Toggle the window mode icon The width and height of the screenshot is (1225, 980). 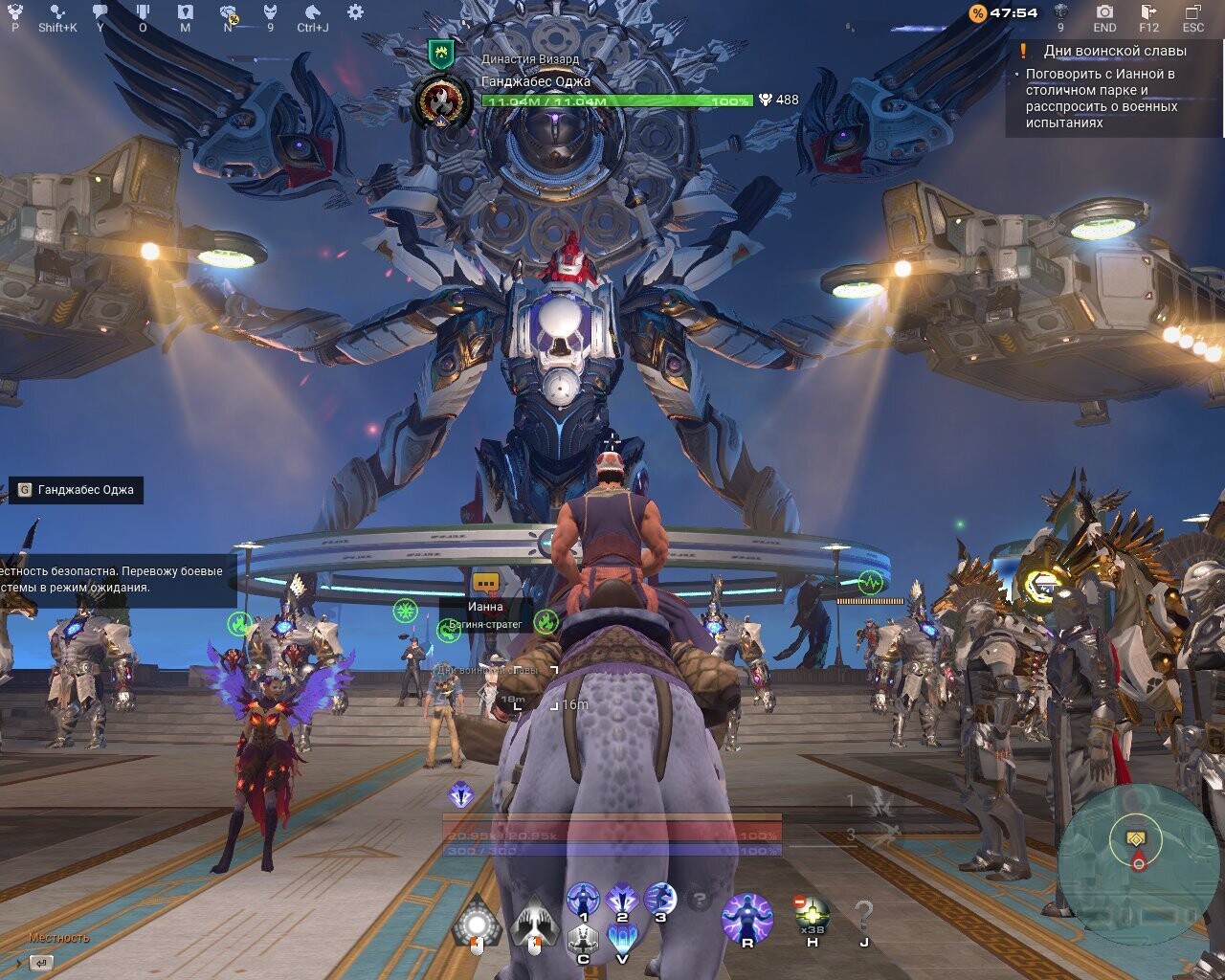(x=1192, y=12)
